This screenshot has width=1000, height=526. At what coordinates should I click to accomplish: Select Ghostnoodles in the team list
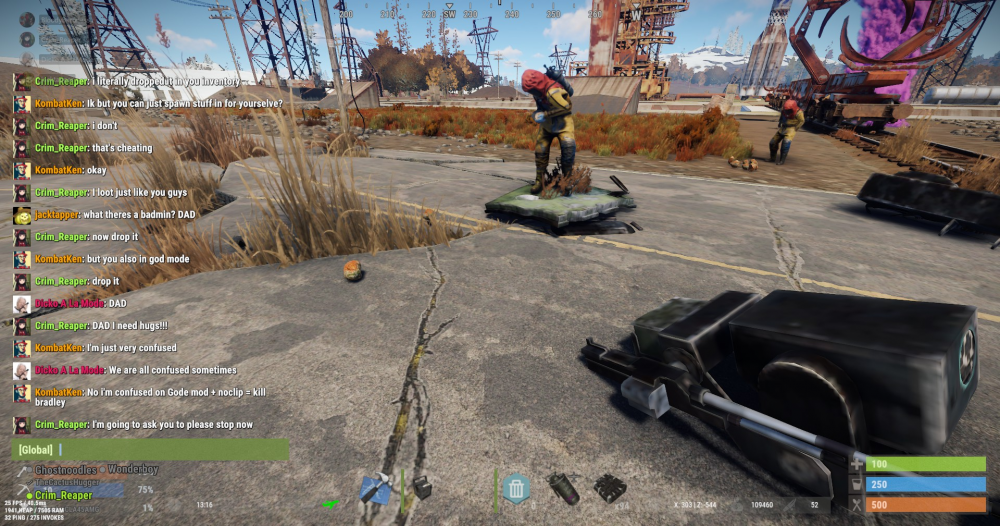[x=63, y=470]
